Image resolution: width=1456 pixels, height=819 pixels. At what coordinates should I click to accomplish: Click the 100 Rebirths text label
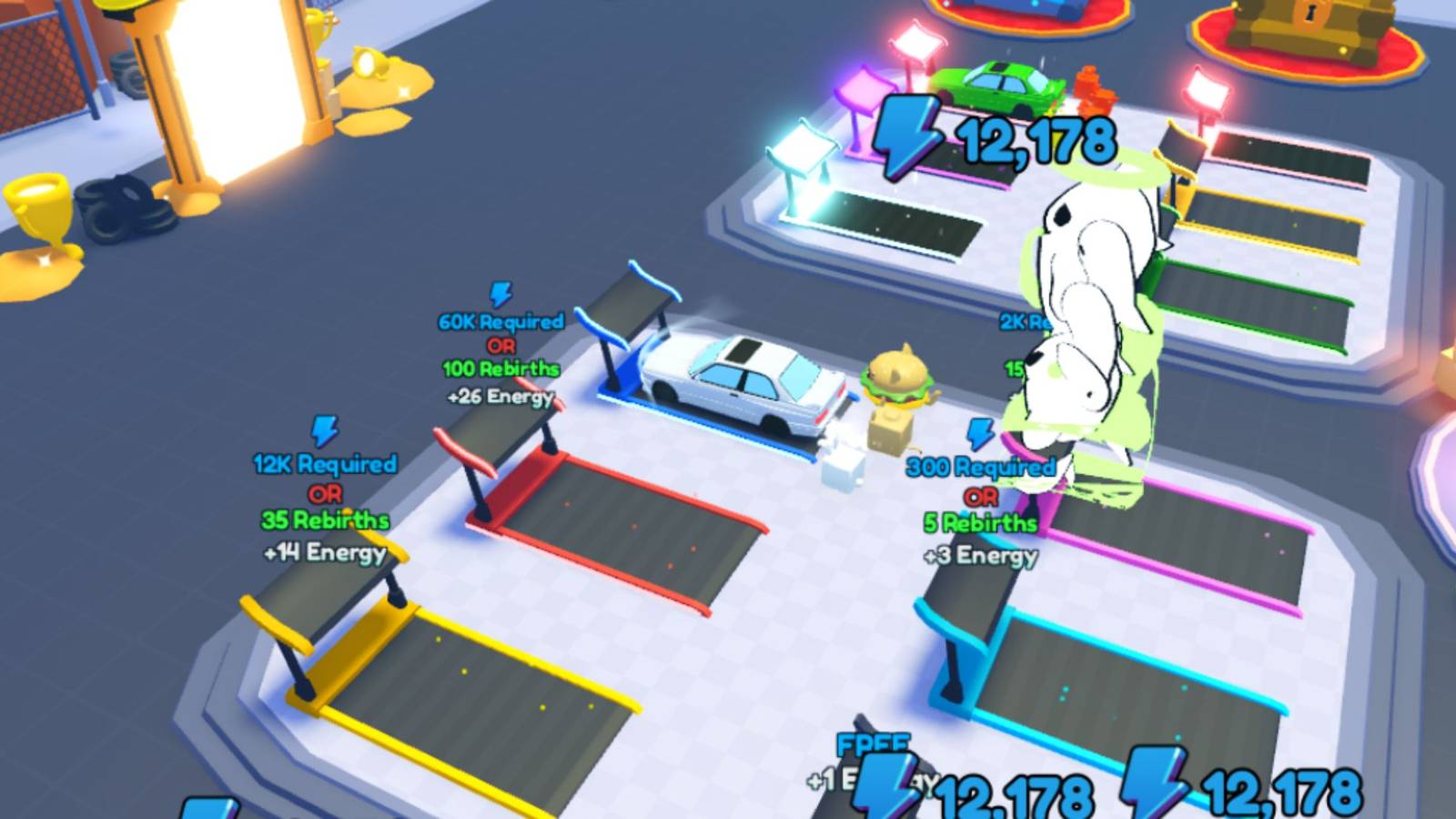pyautogui.click(x=503, y=370)
